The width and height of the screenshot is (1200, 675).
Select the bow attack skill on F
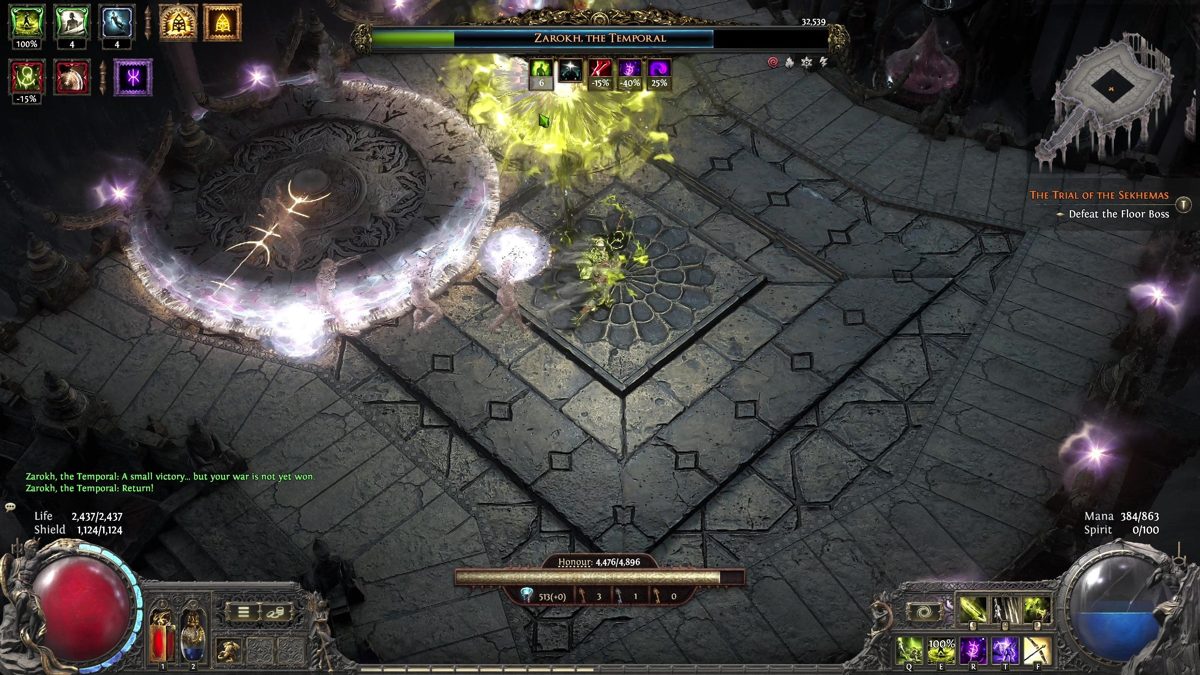1037,650
